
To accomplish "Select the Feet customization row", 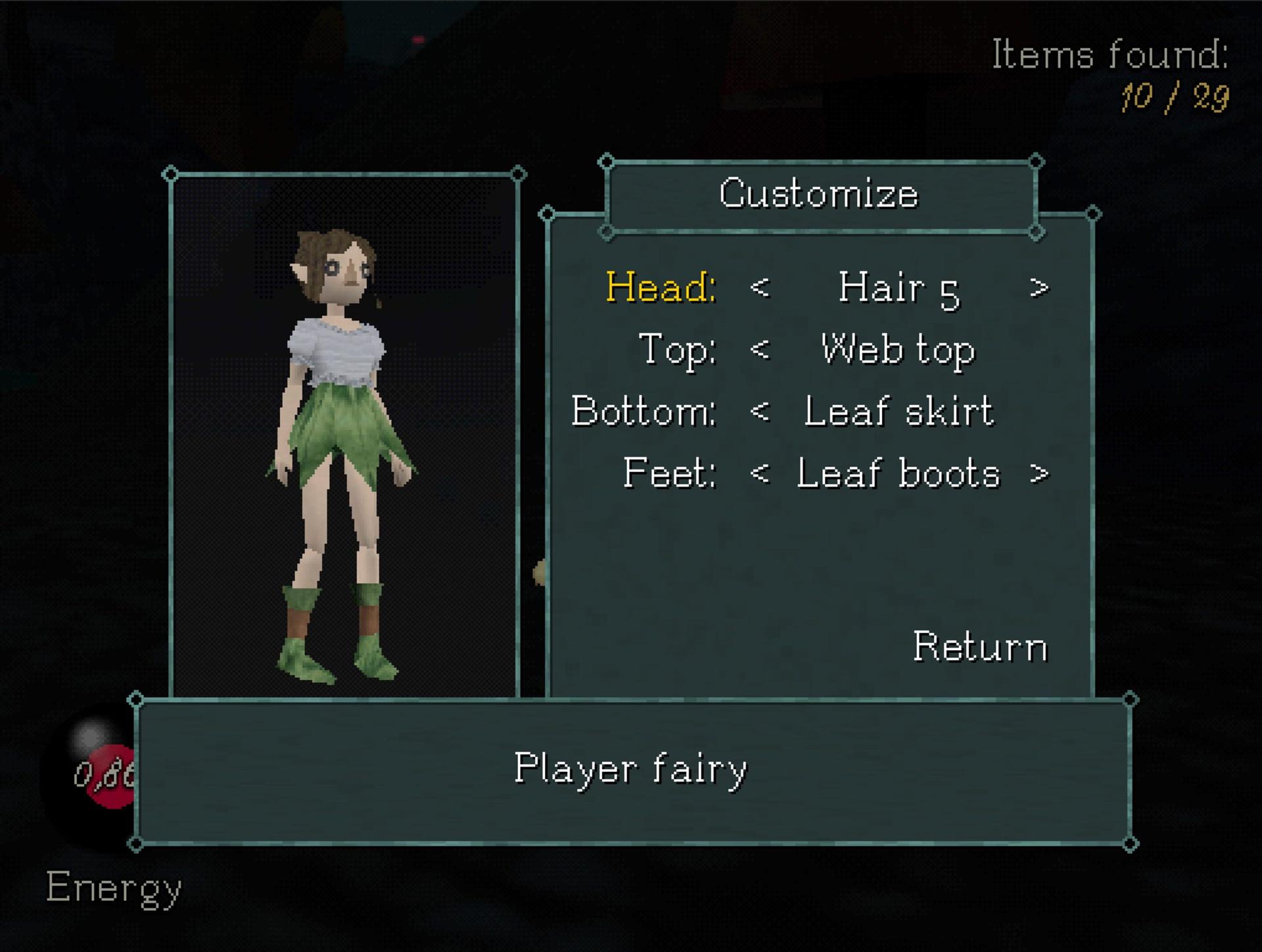I will [x=669, y=473].
